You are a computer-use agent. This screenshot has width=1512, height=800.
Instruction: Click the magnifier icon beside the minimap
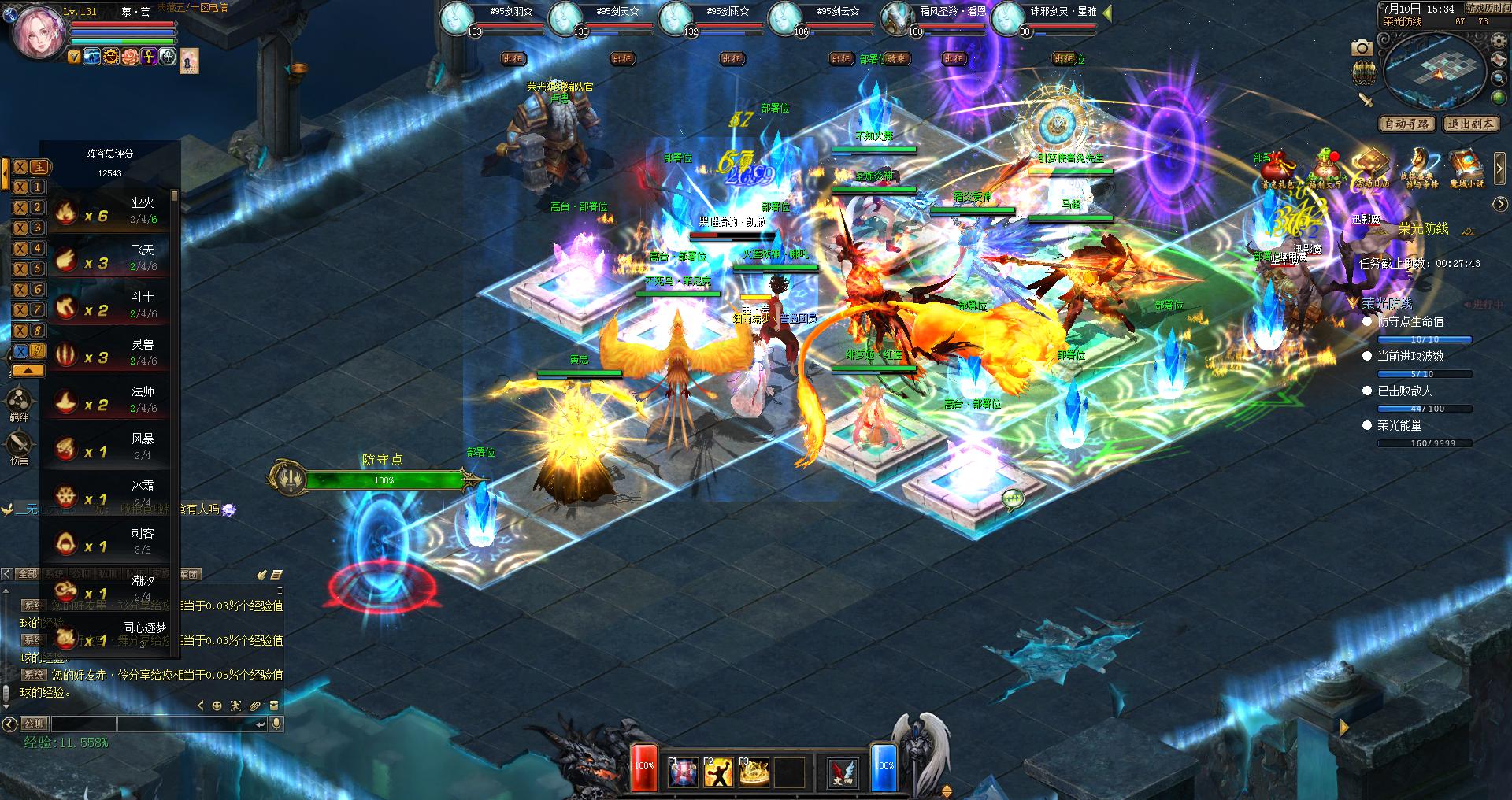click(1499, 79)
